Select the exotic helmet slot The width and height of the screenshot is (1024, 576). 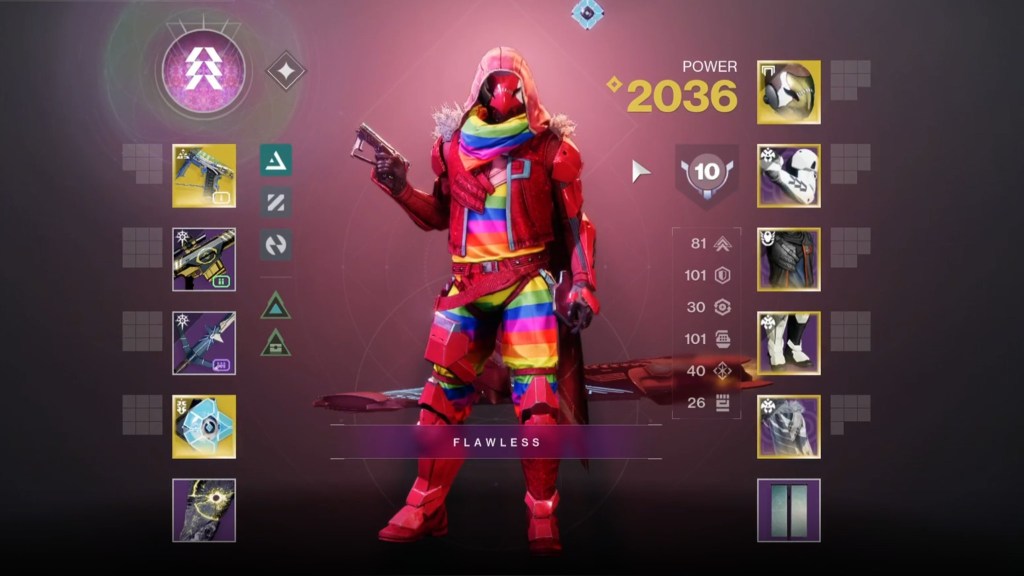(x=788, y=92)
